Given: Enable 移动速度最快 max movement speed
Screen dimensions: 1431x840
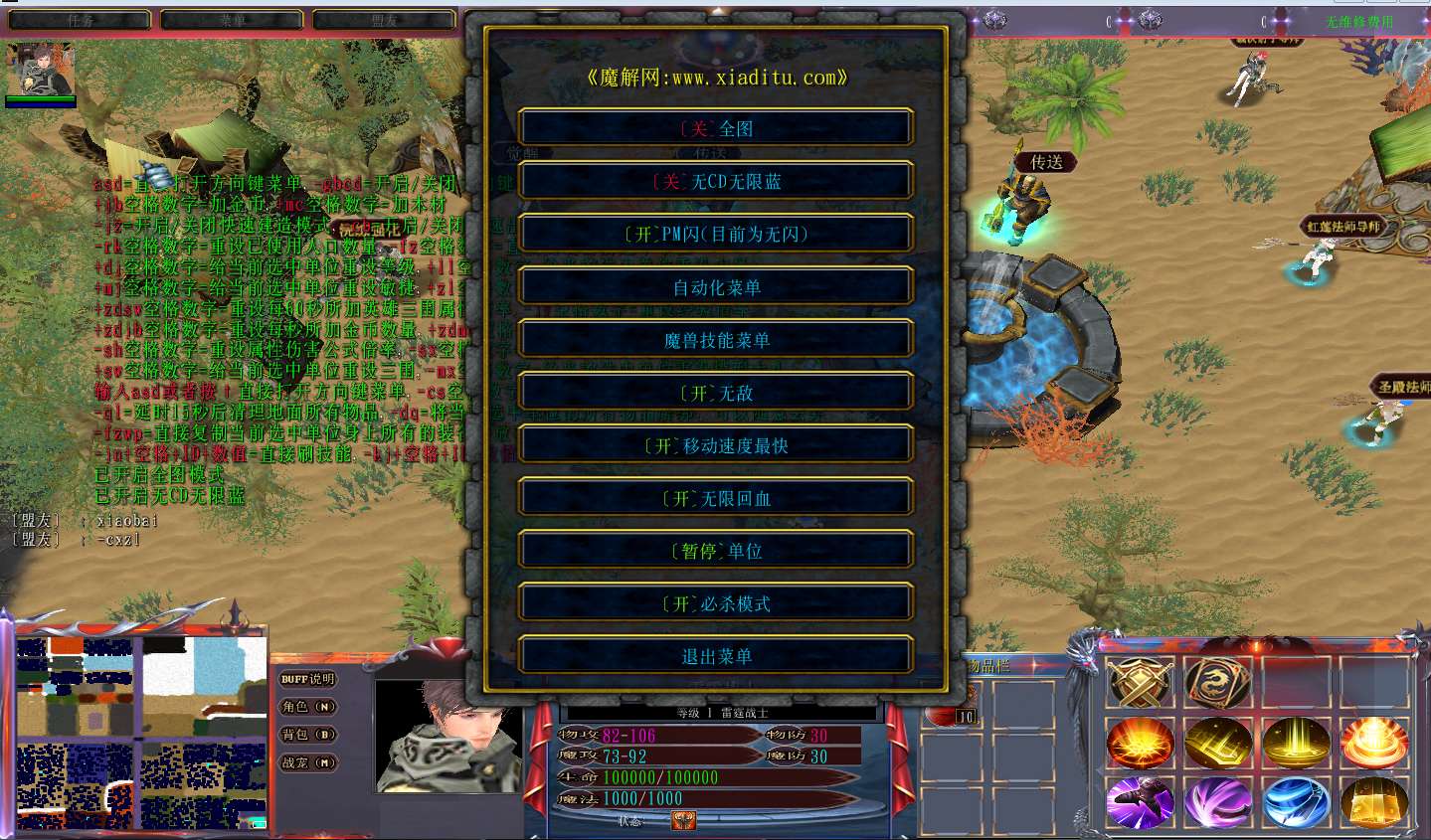Looking at the screenshot, I should click(x=716, y=445).
